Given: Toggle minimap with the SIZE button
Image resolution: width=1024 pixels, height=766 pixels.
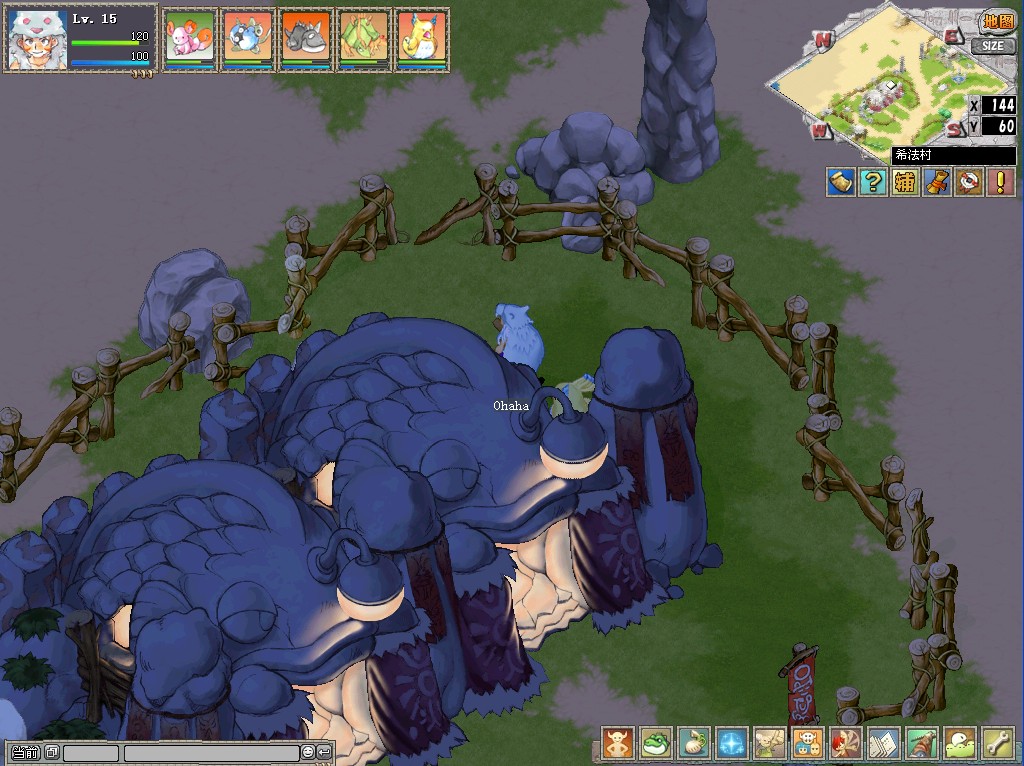Looking at the screenshot, I should pos(992,46).
